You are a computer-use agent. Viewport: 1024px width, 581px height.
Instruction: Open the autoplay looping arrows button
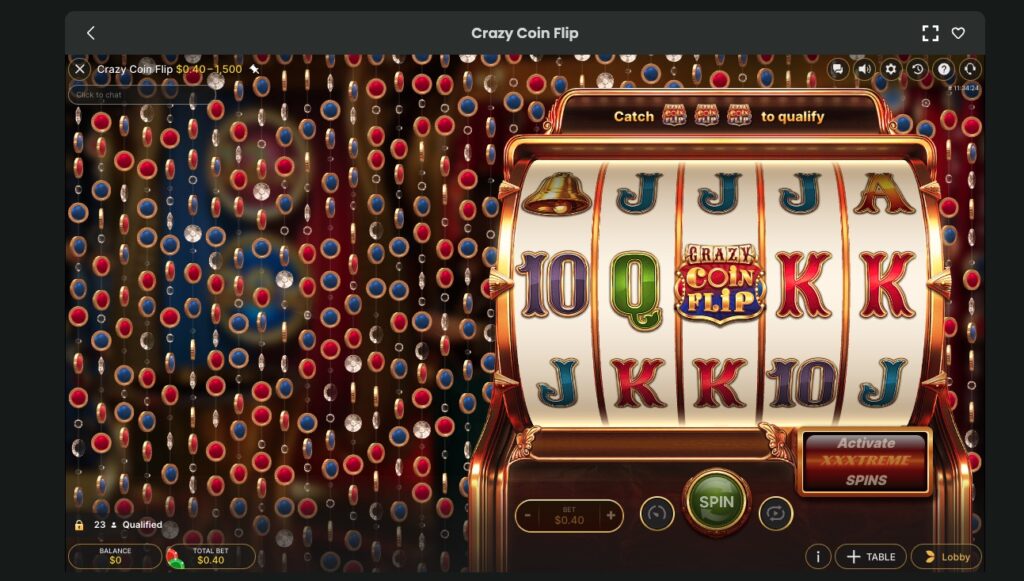click(x=775, y=514)
